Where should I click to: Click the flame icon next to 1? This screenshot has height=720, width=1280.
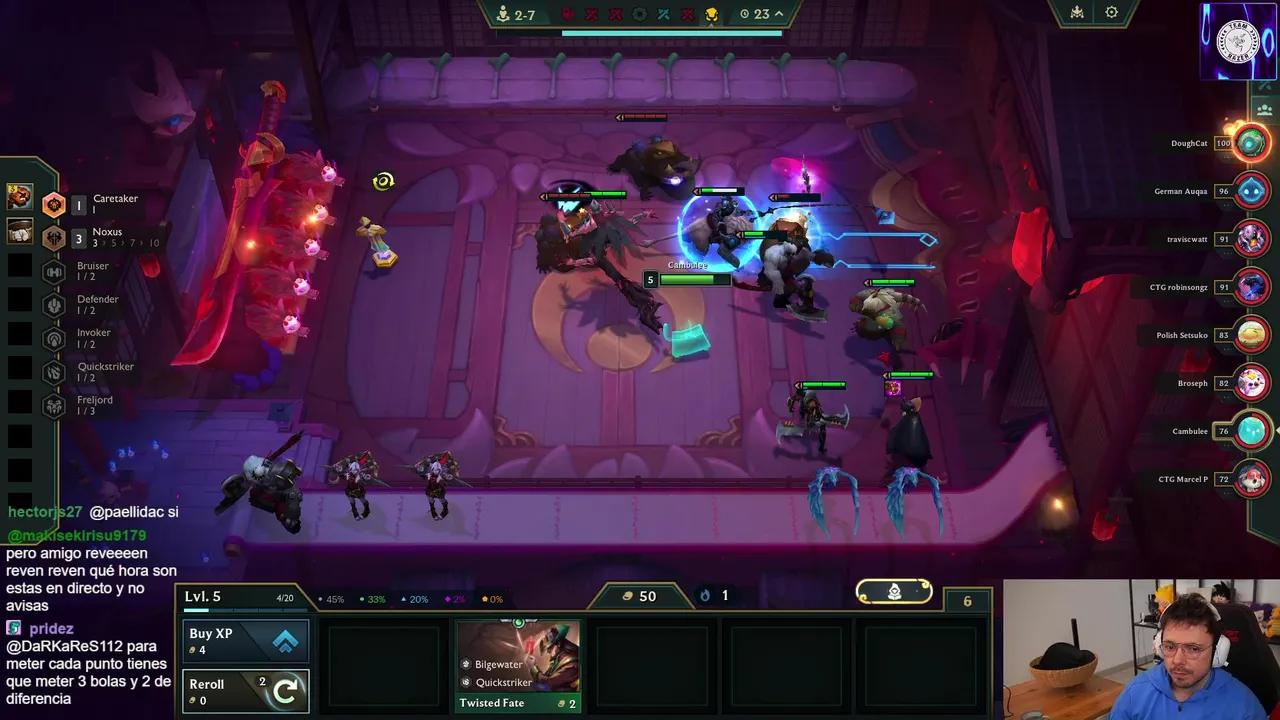(705, 595)
